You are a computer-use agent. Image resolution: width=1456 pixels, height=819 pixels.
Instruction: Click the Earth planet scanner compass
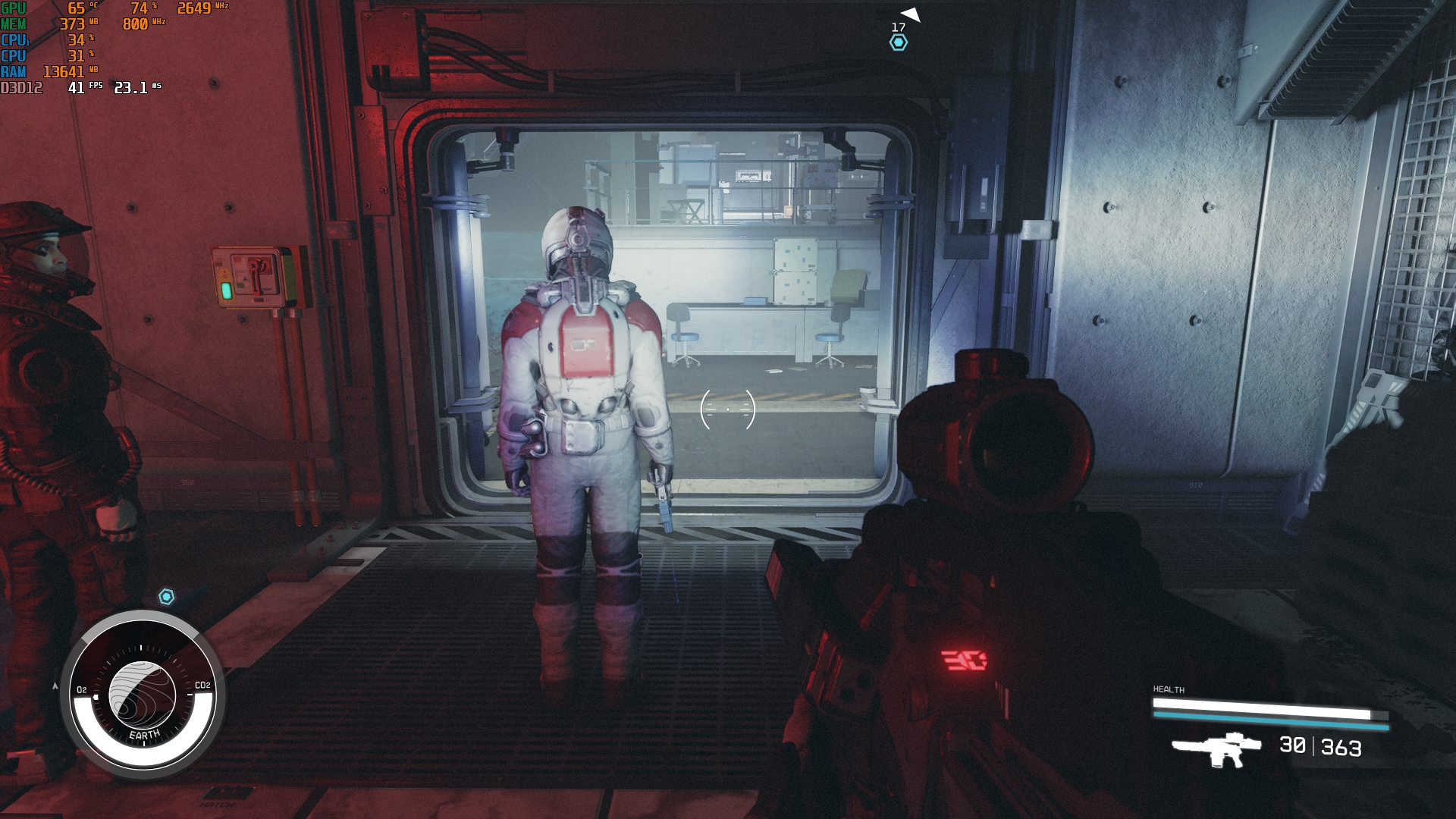(x=143, y=695)
